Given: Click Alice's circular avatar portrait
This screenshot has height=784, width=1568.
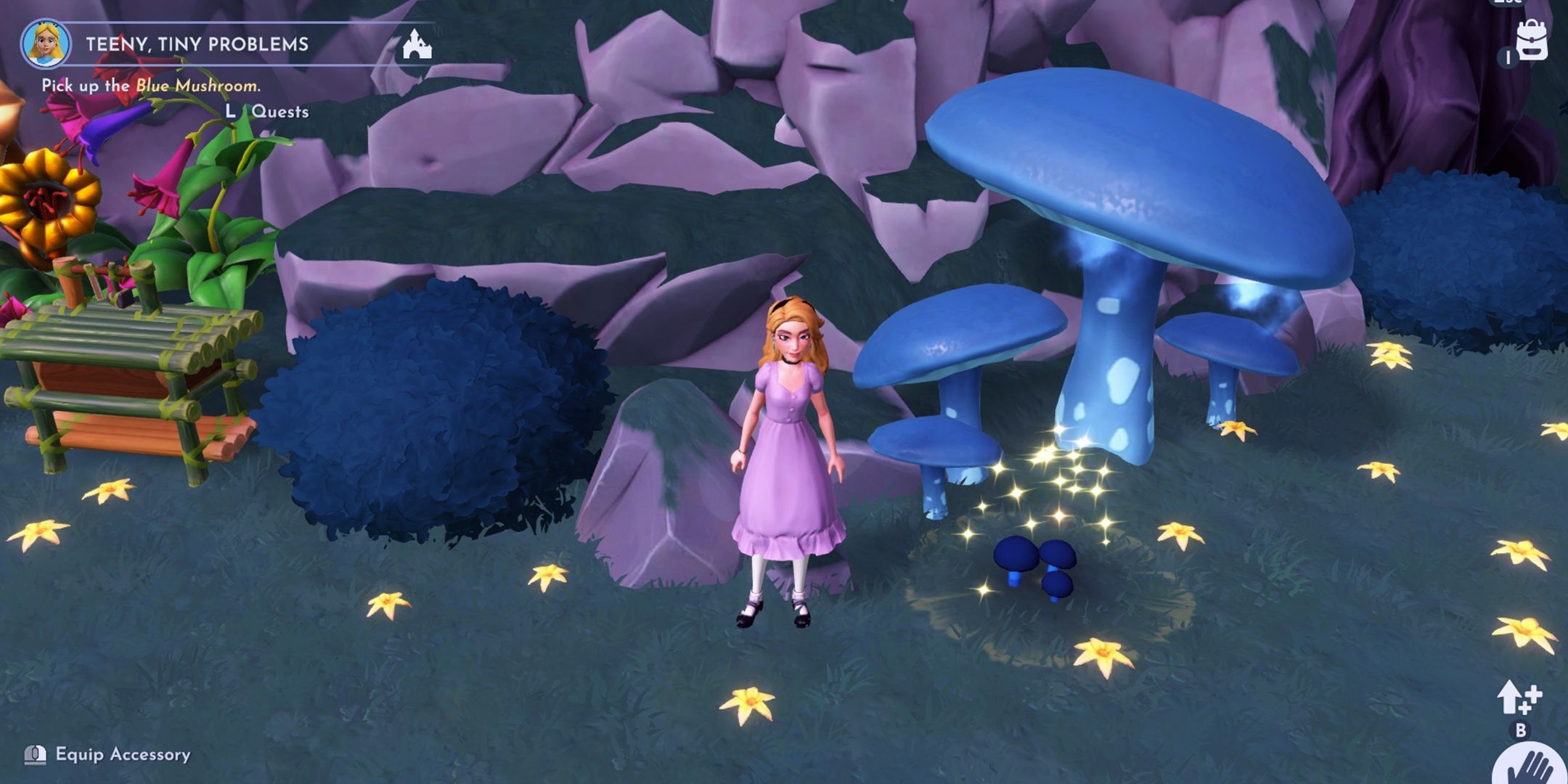Looking at the screenshot, I should tap(46, 45).
